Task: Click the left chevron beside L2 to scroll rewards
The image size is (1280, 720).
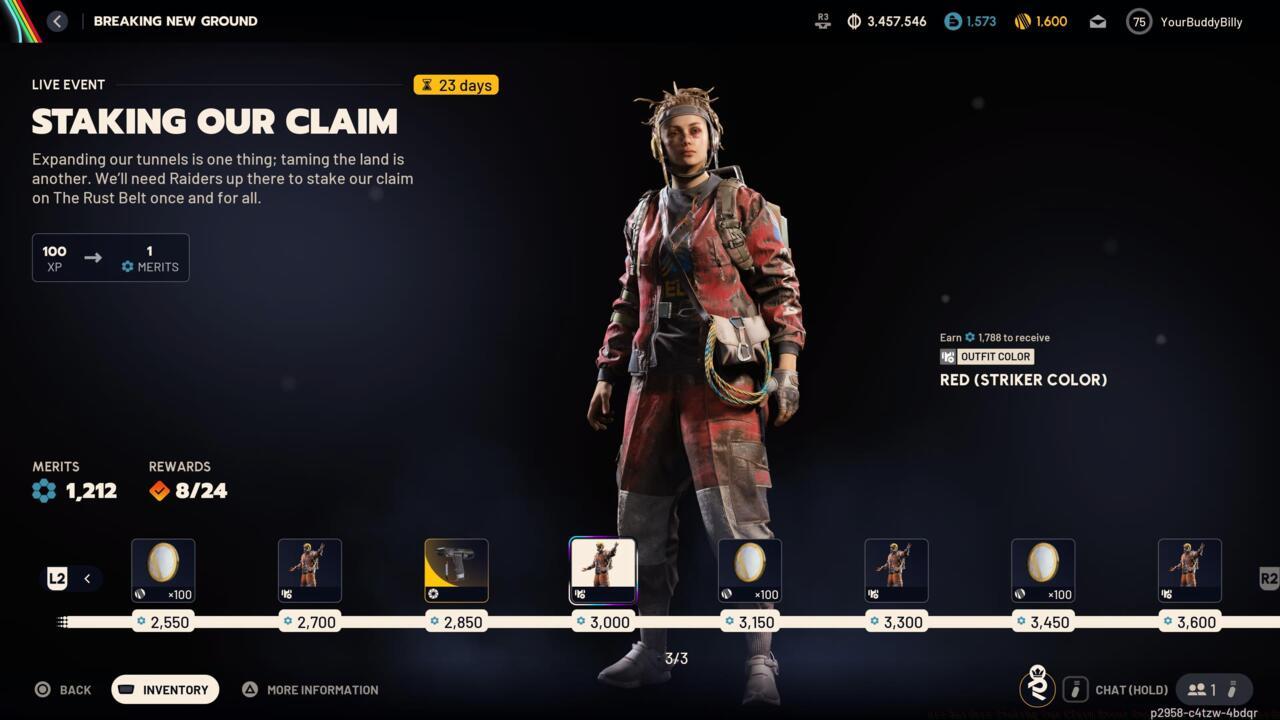Action: tap(87, 578)
